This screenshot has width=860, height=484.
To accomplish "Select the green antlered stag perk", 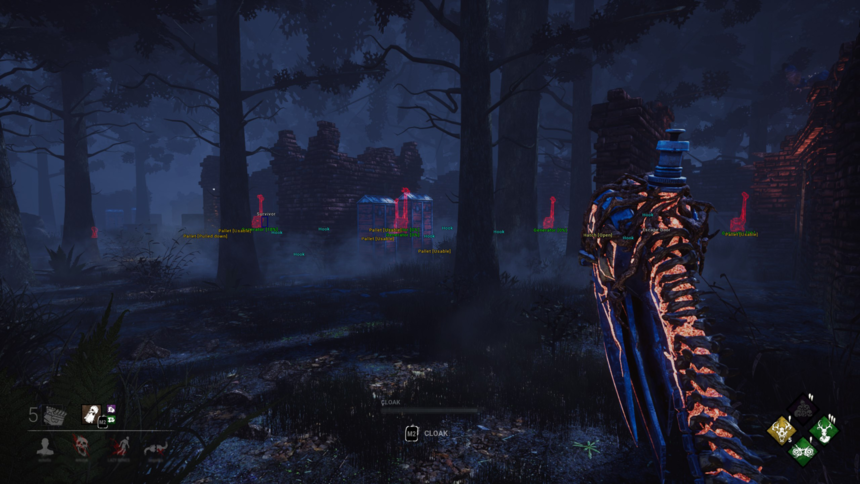I will pos(824,430).
